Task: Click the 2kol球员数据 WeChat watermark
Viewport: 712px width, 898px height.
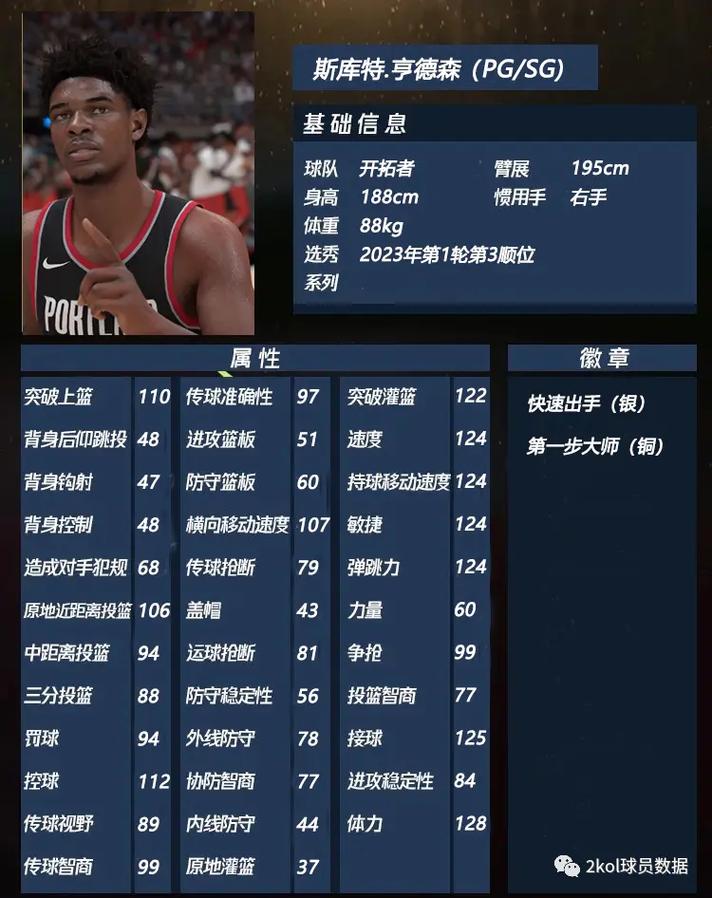Action: 622,866
